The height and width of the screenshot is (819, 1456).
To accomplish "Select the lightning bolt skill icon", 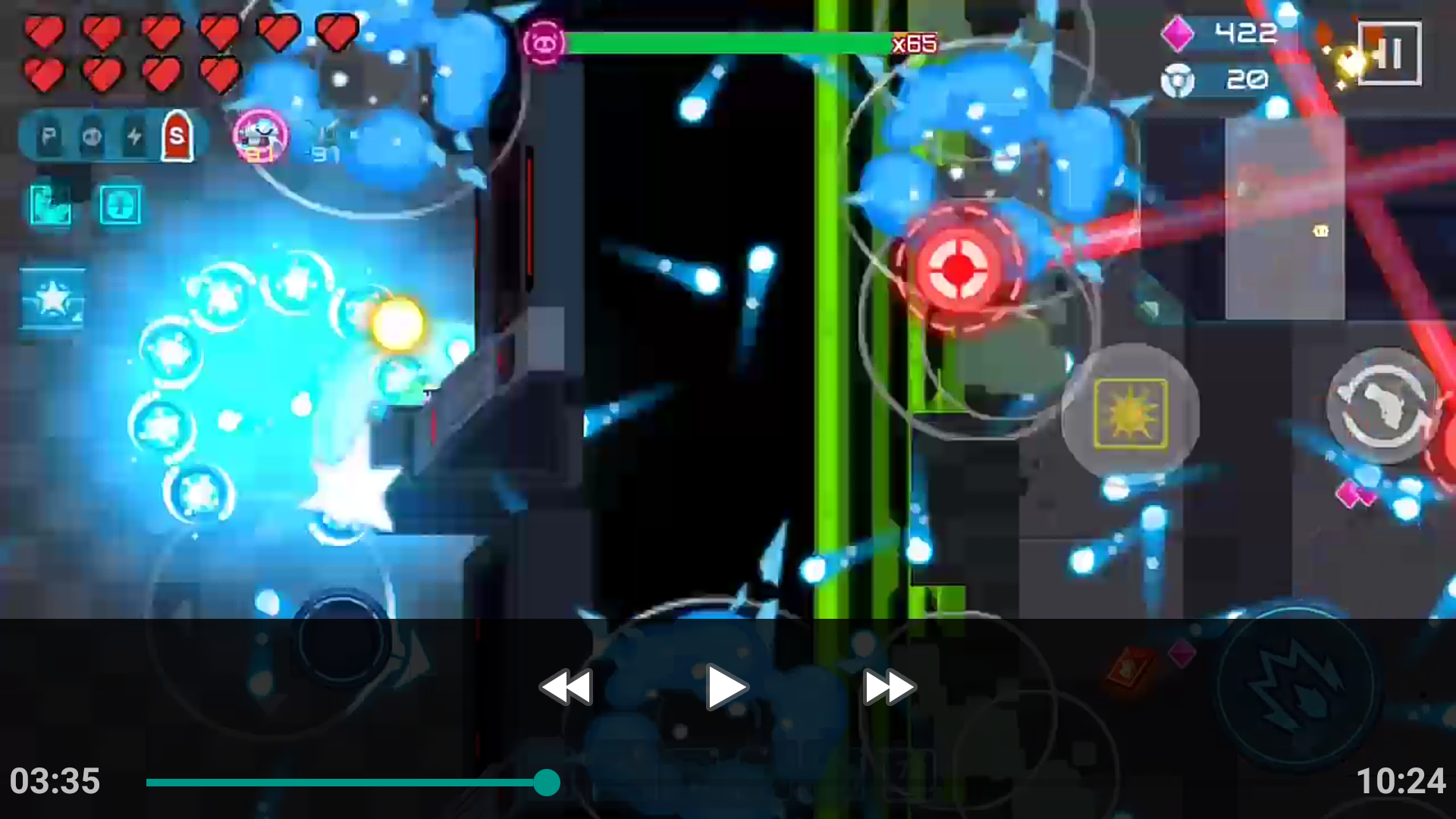I will point(134,137).
